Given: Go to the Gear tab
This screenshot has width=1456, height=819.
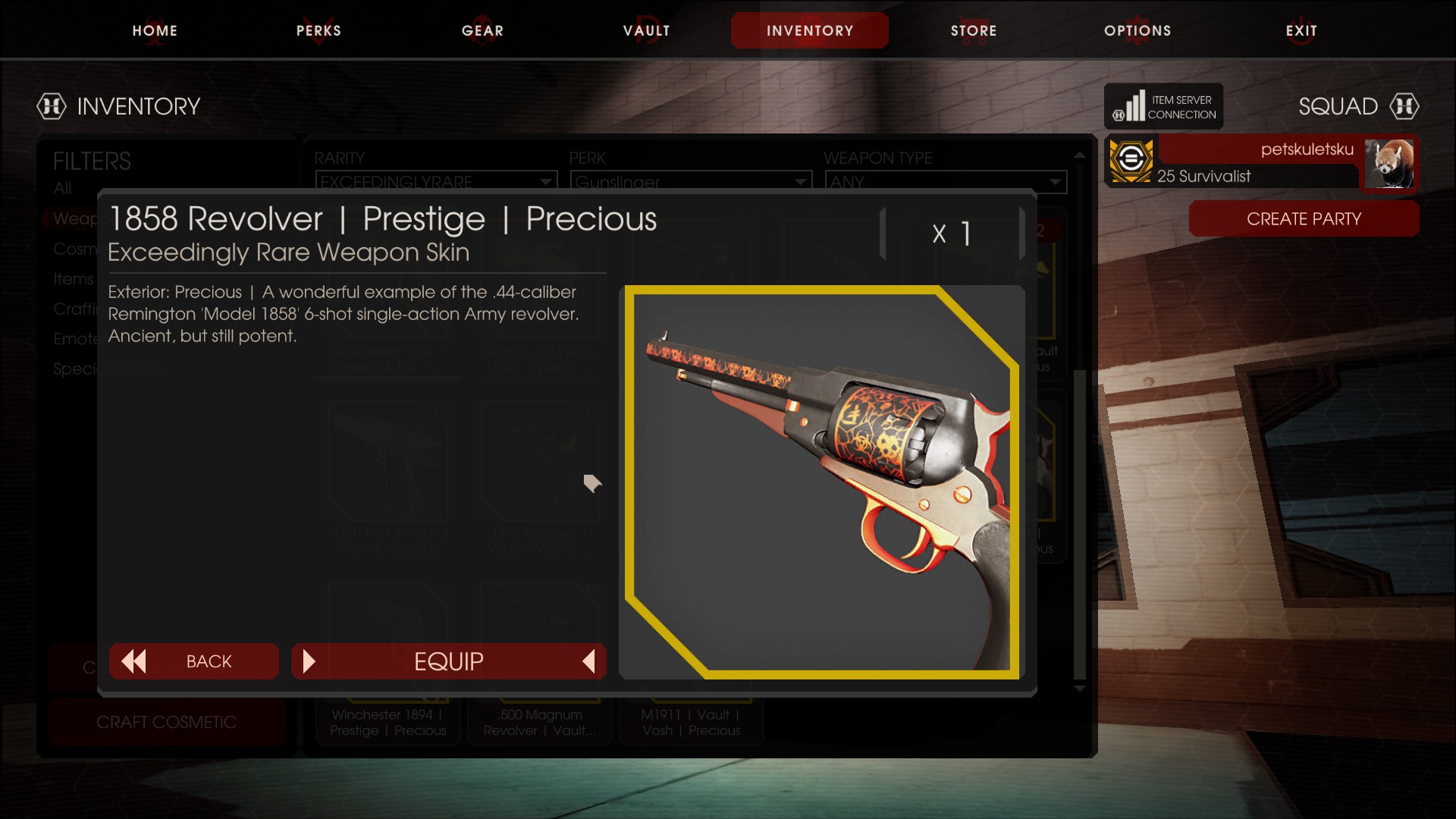Looking at the screenshot, I should click(x=482, y=30).
